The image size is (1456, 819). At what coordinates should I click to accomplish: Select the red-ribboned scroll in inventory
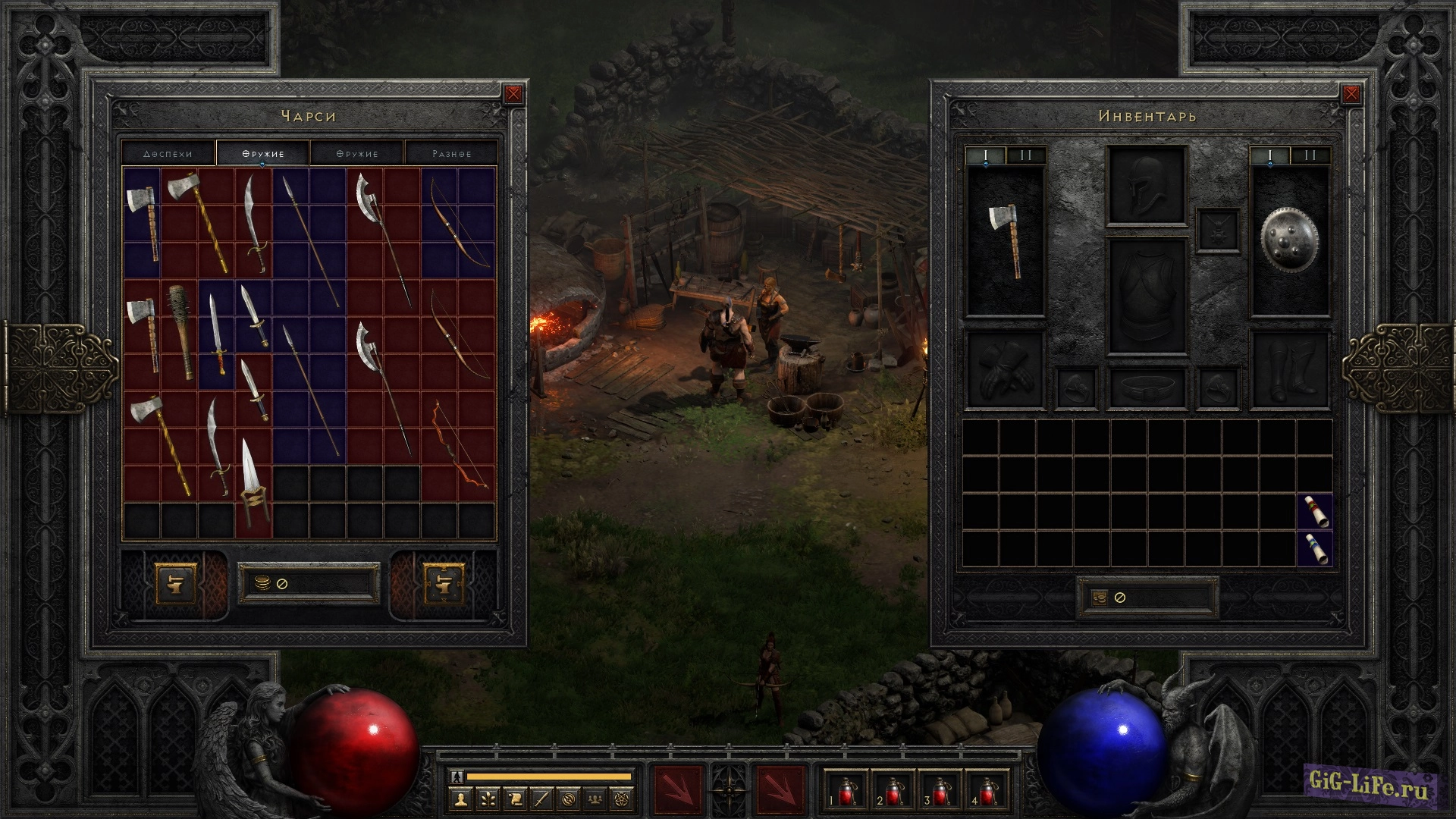pyautogui.click(x=1314, y=511)
